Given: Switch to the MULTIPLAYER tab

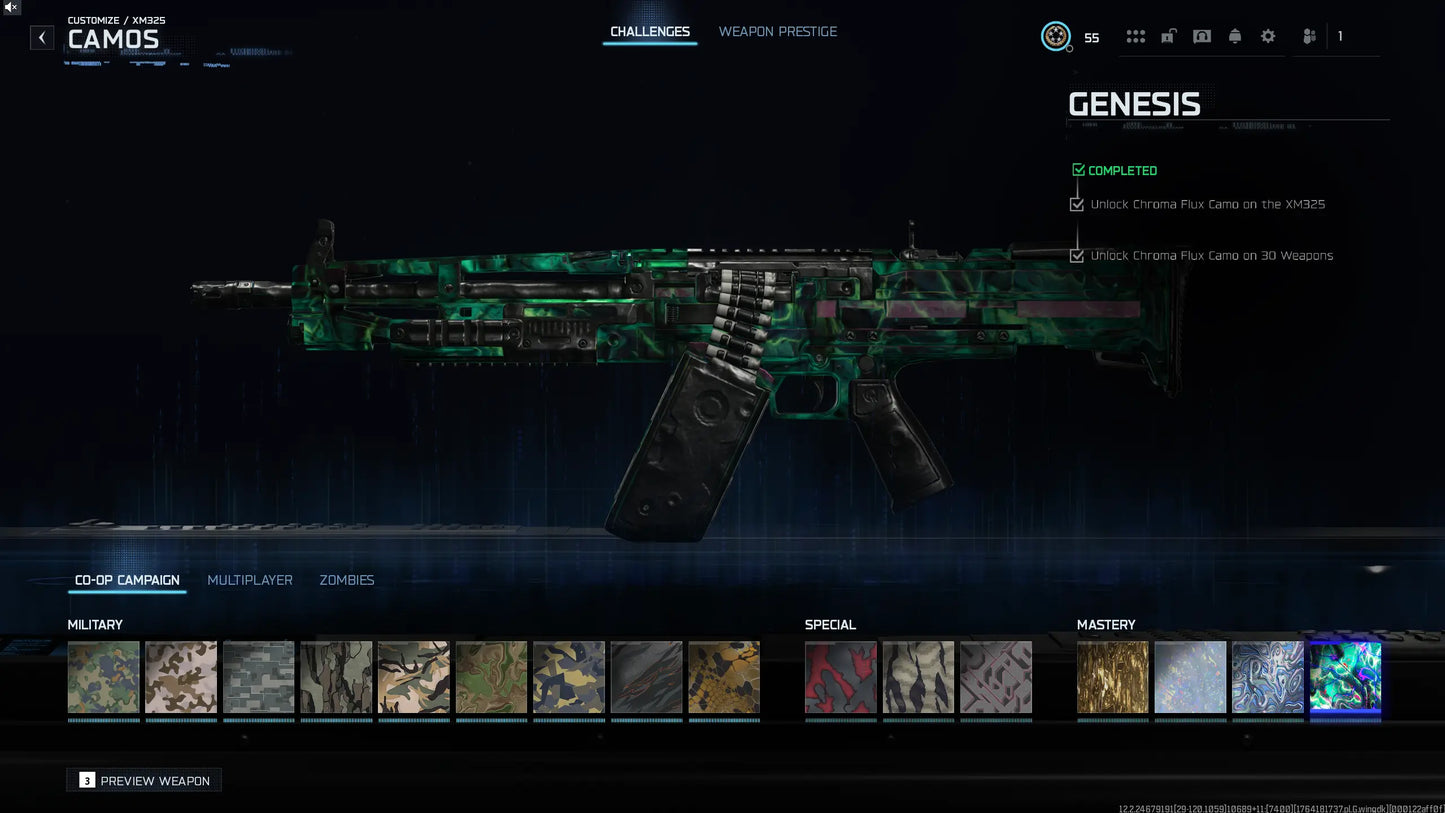Looking at the screenshot, I should [250, 580].
